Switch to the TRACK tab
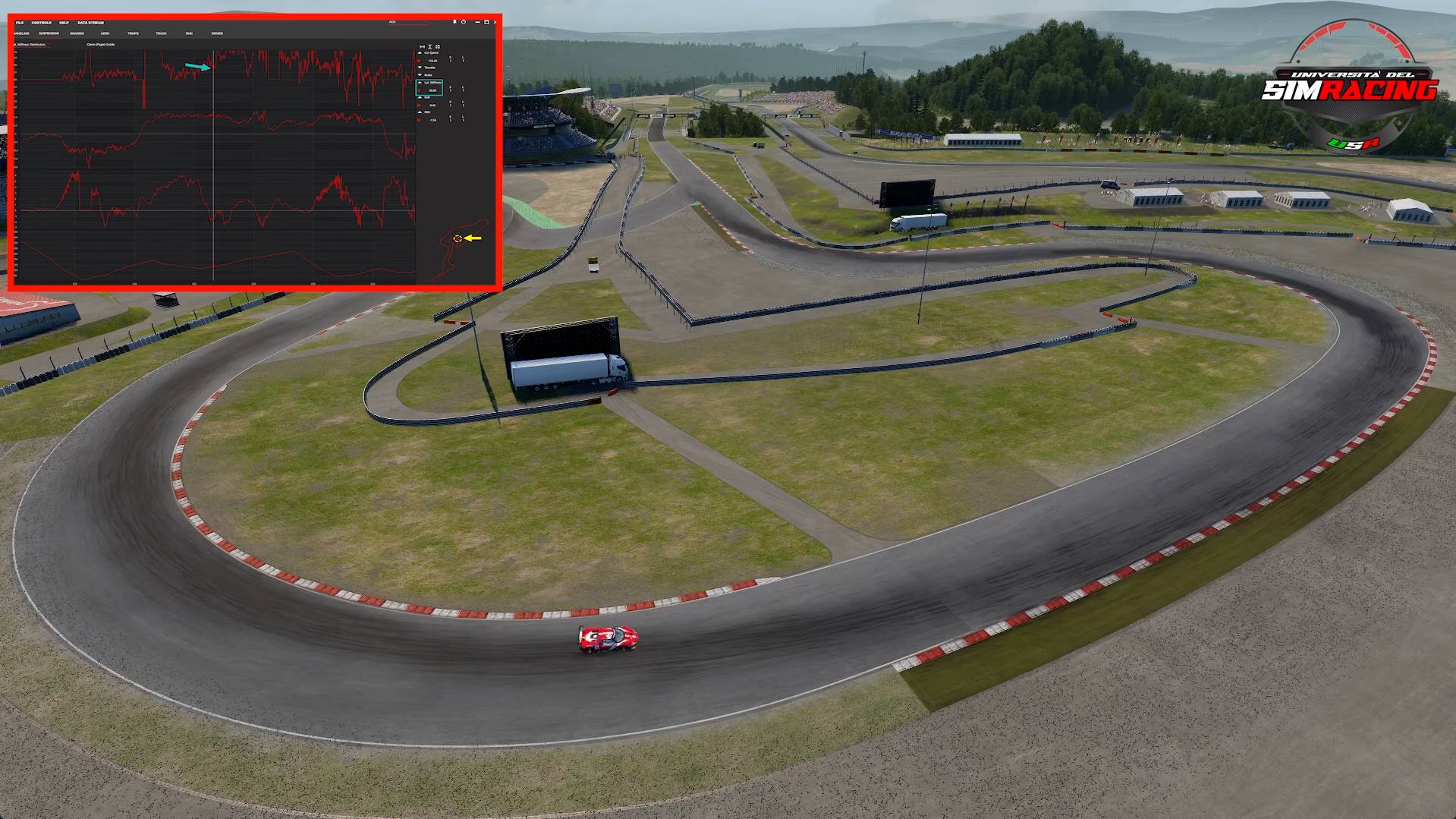Screen dimensions: 1456x819 coord(161,33)
